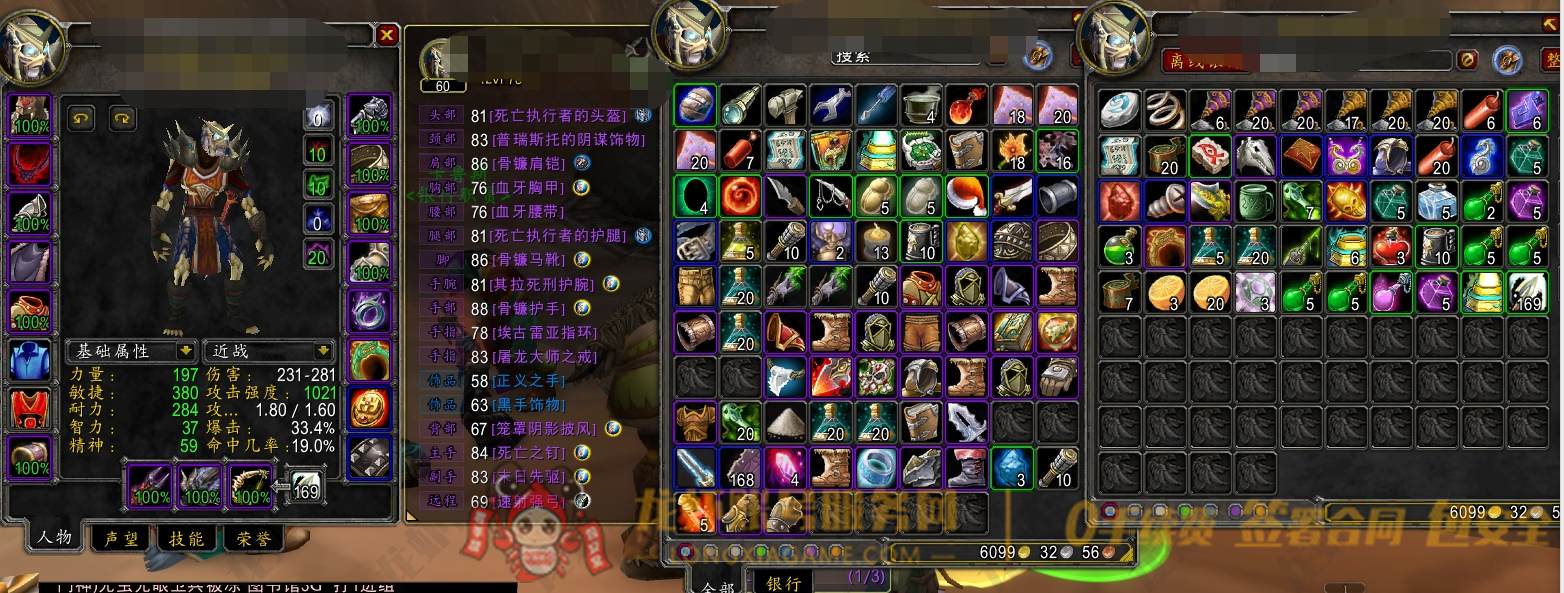
Task: Pick the pile of white powder item
Action: pyautogui.click(x=784, y=421)
